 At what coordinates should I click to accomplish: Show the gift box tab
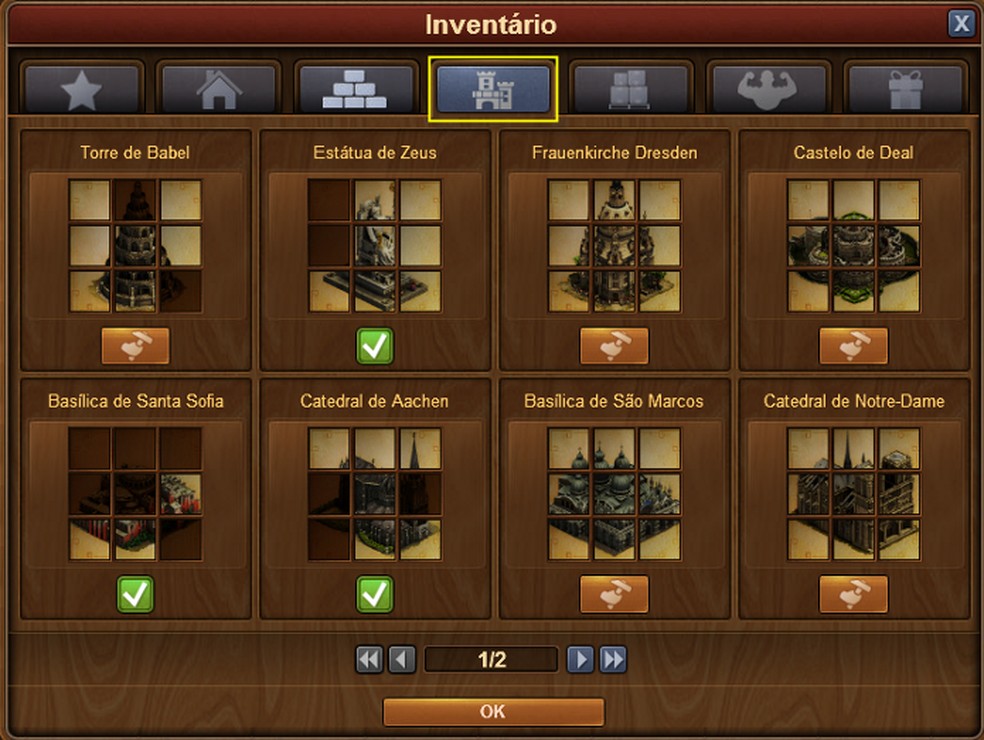click(903, 90)
